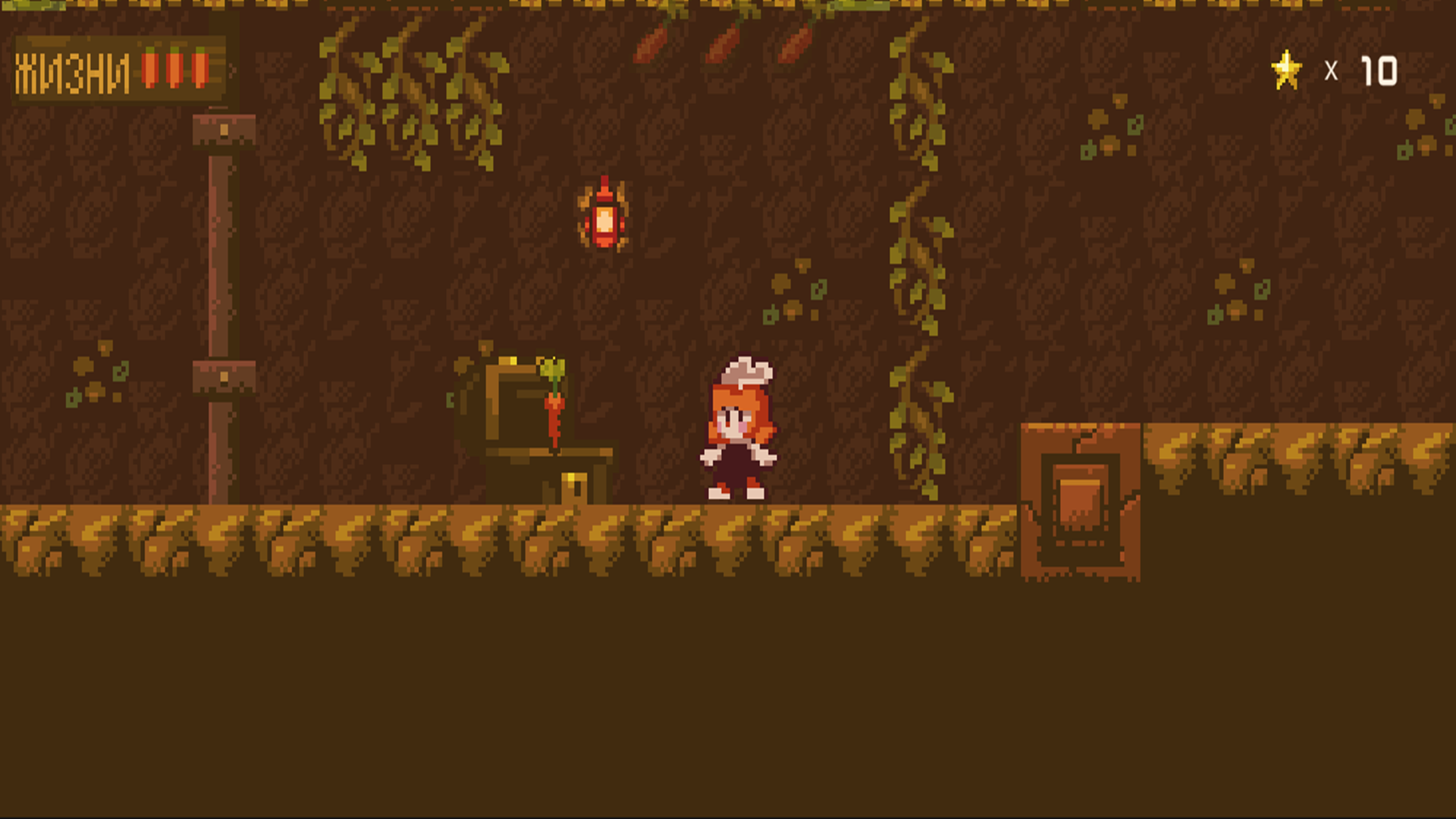Click the vertical wooden support beam

click(x=222, y=303)
